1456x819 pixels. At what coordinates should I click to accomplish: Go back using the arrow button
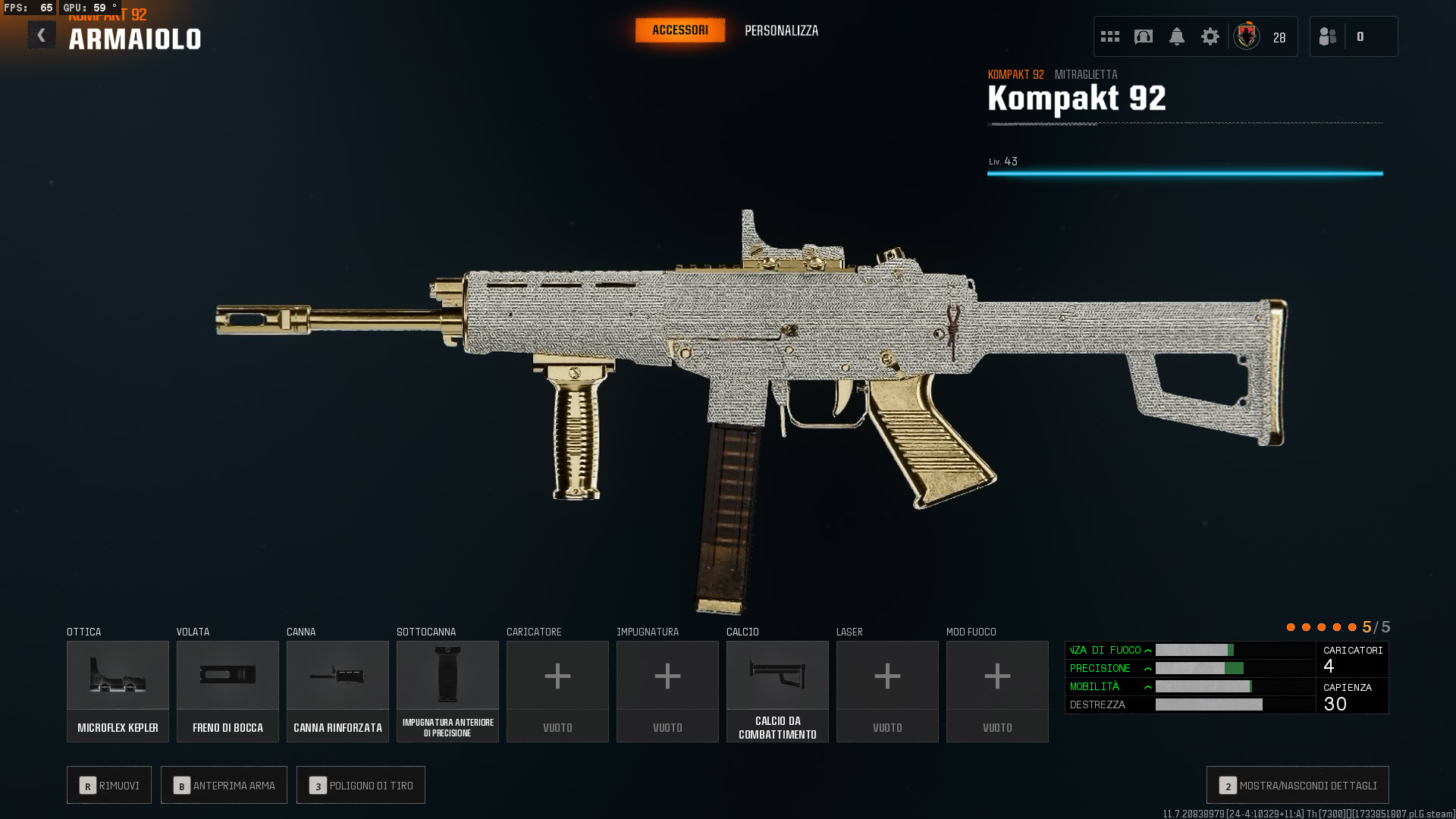pyautogui.click(x=42, y=35)
